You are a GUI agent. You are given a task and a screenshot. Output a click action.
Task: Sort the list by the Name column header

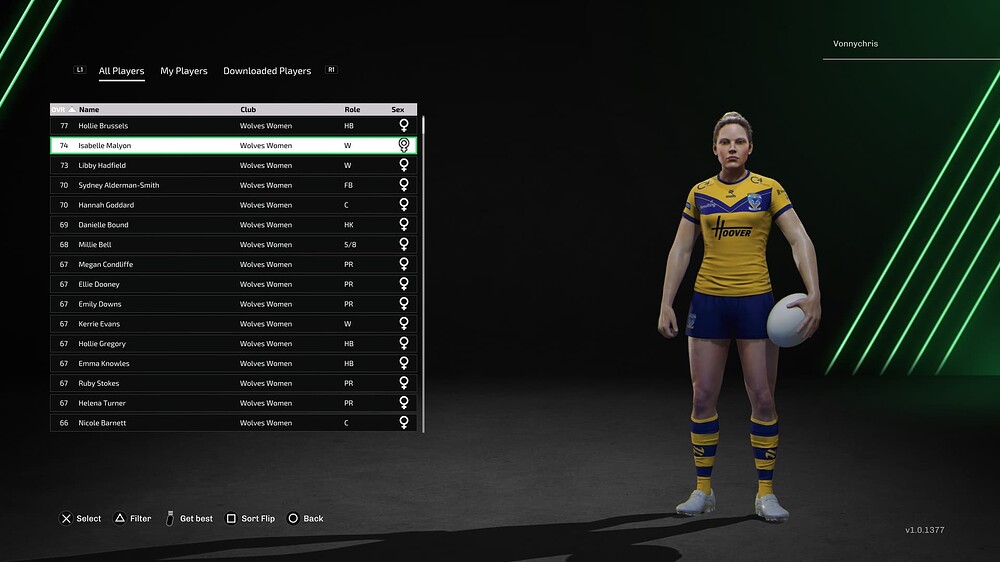click(90, 110)
